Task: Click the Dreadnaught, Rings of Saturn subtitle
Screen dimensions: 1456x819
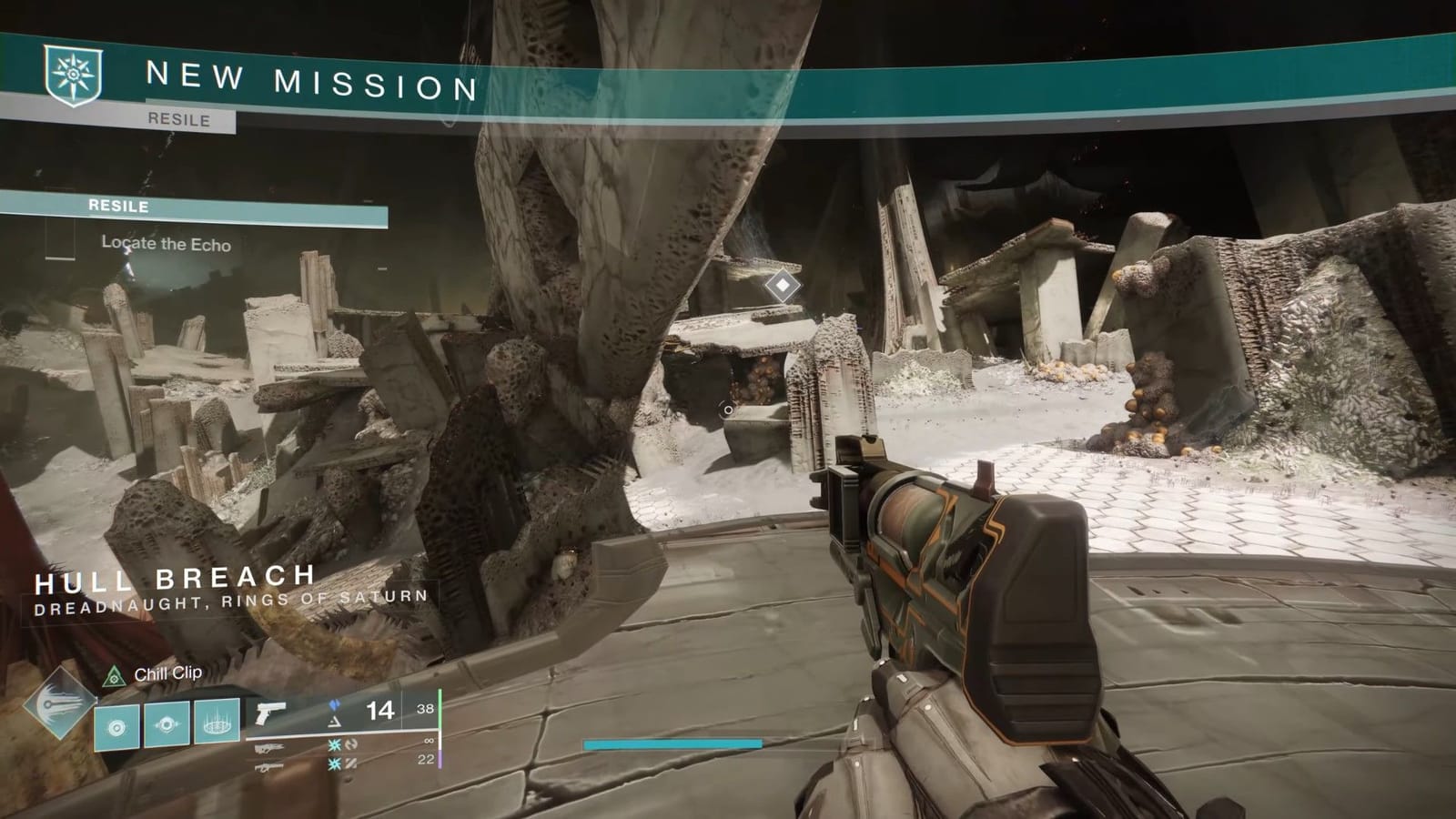Action: coord(232,600)
